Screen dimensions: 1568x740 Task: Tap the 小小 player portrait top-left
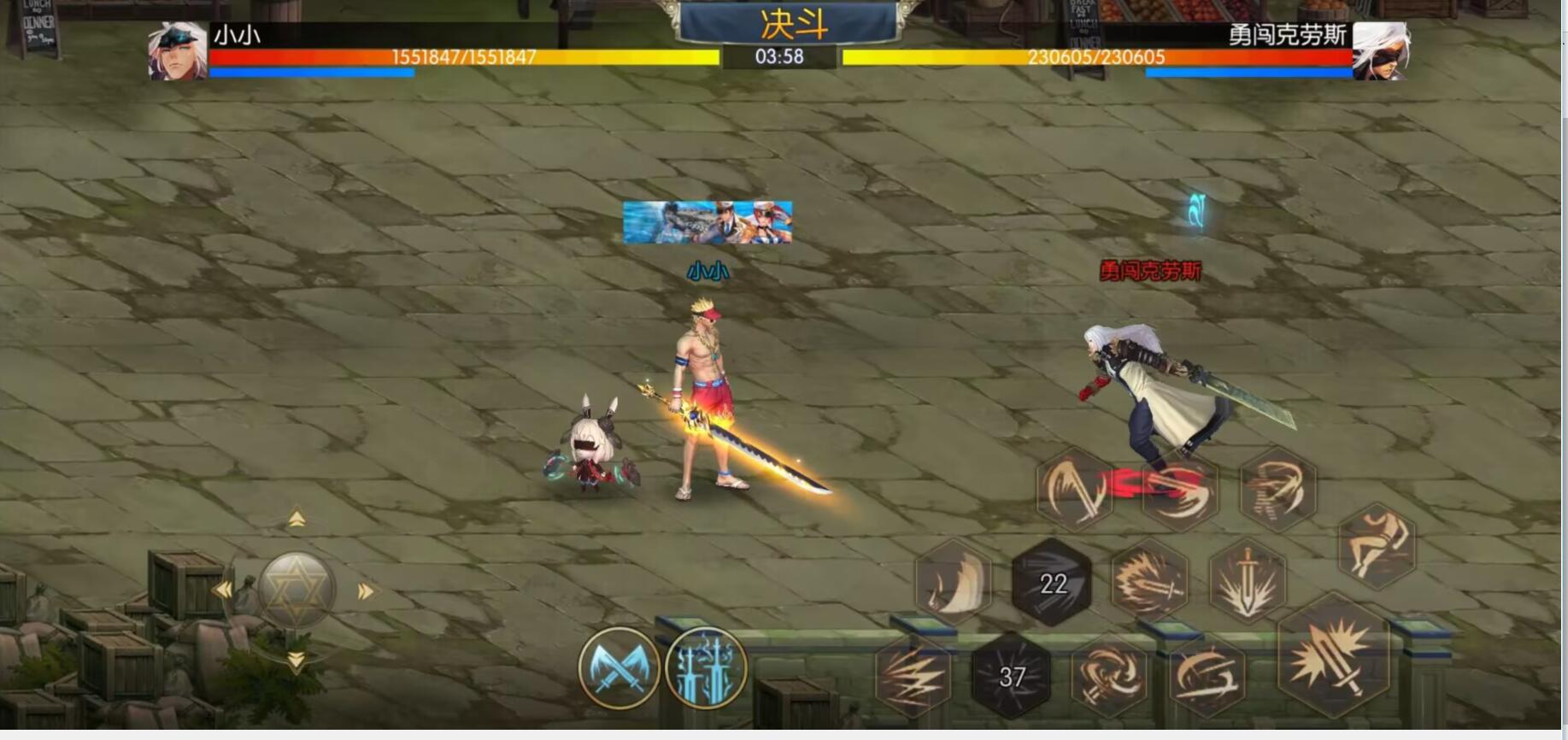tap(174, 53)
